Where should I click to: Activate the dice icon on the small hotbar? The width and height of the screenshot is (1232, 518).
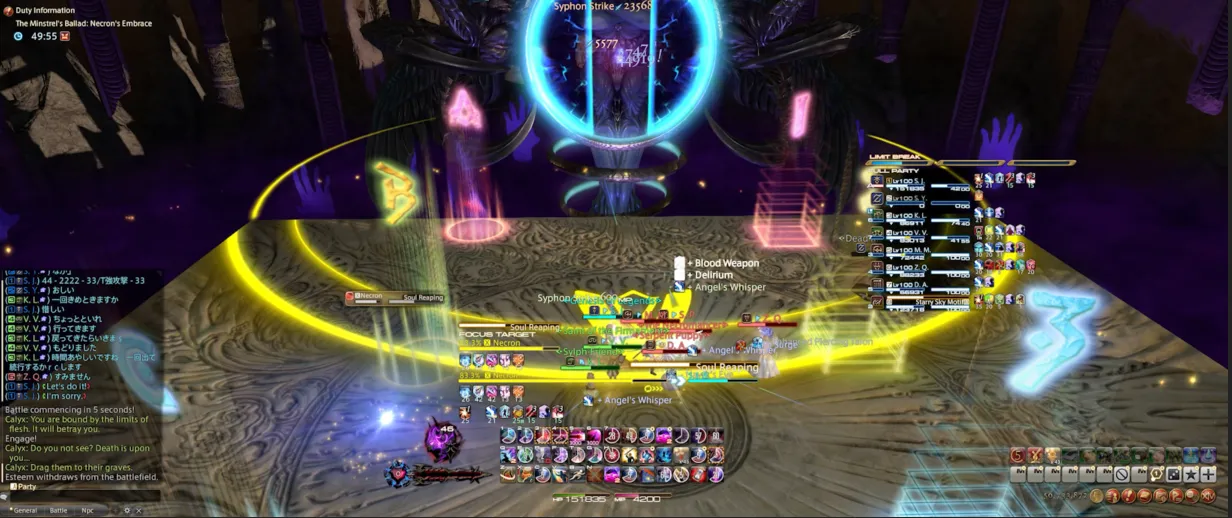click(x=1174, y=474)
